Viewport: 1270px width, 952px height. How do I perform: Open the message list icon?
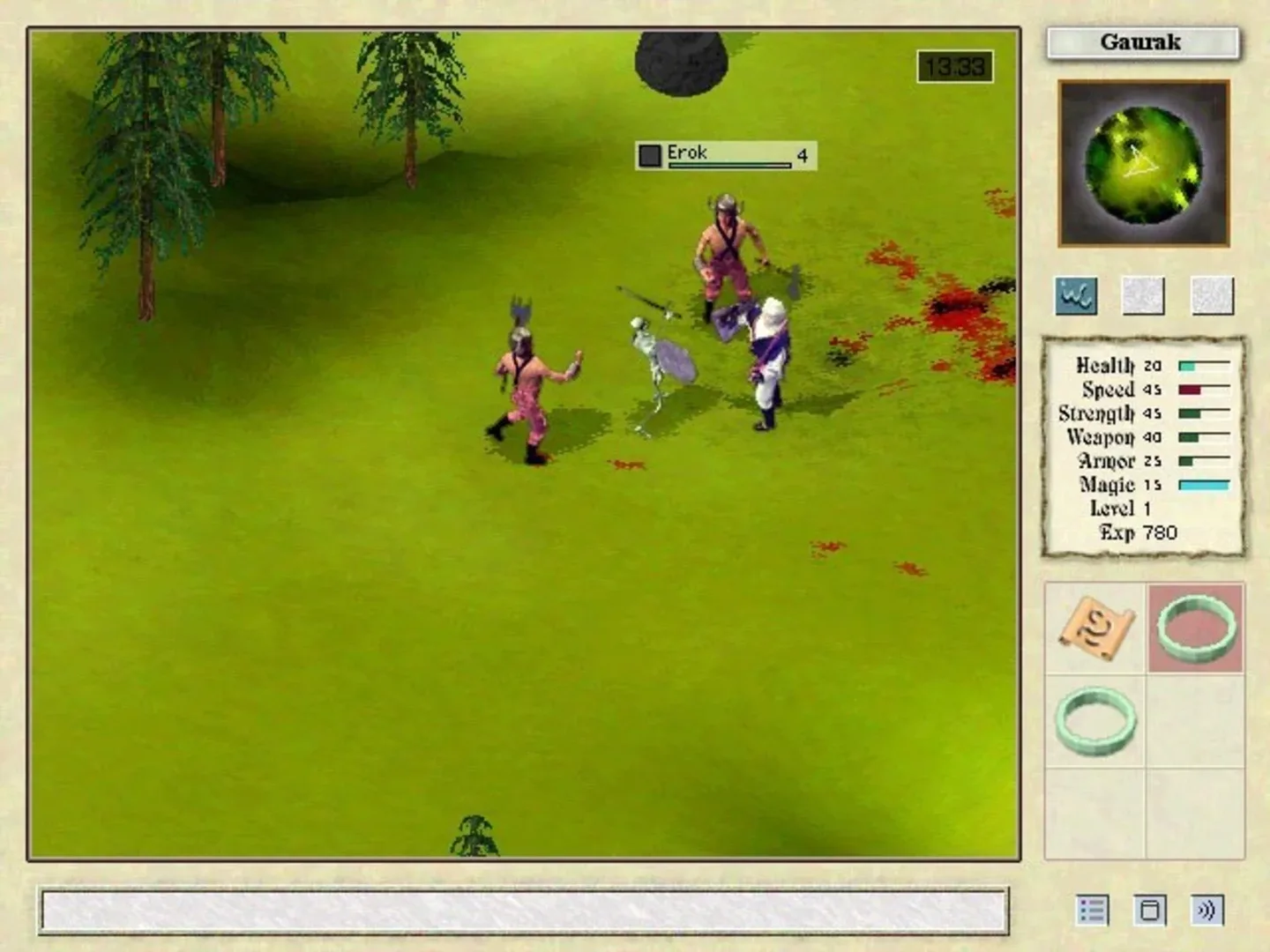pos(1093,909)
